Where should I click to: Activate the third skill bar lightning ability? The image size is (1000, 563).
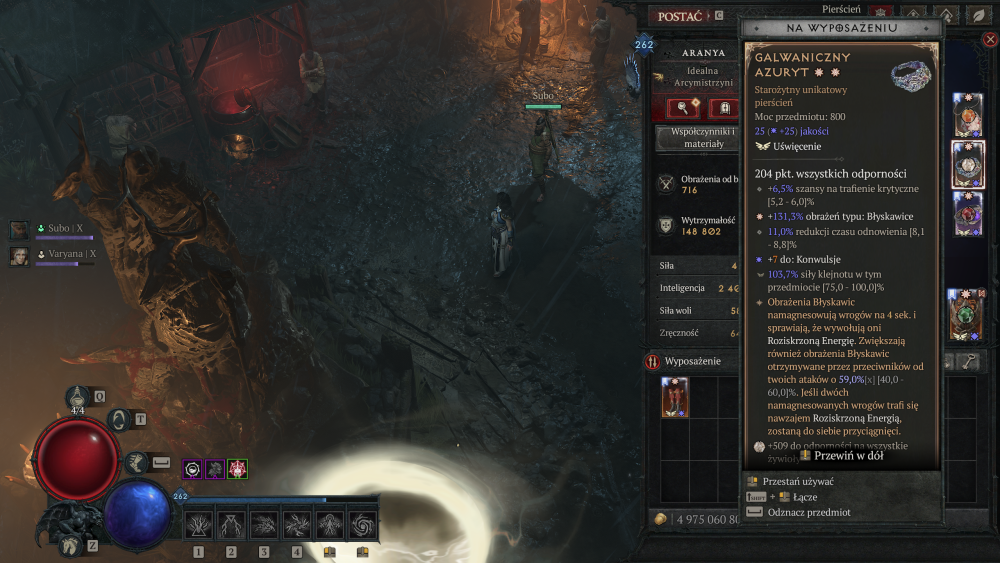[264, 524]
